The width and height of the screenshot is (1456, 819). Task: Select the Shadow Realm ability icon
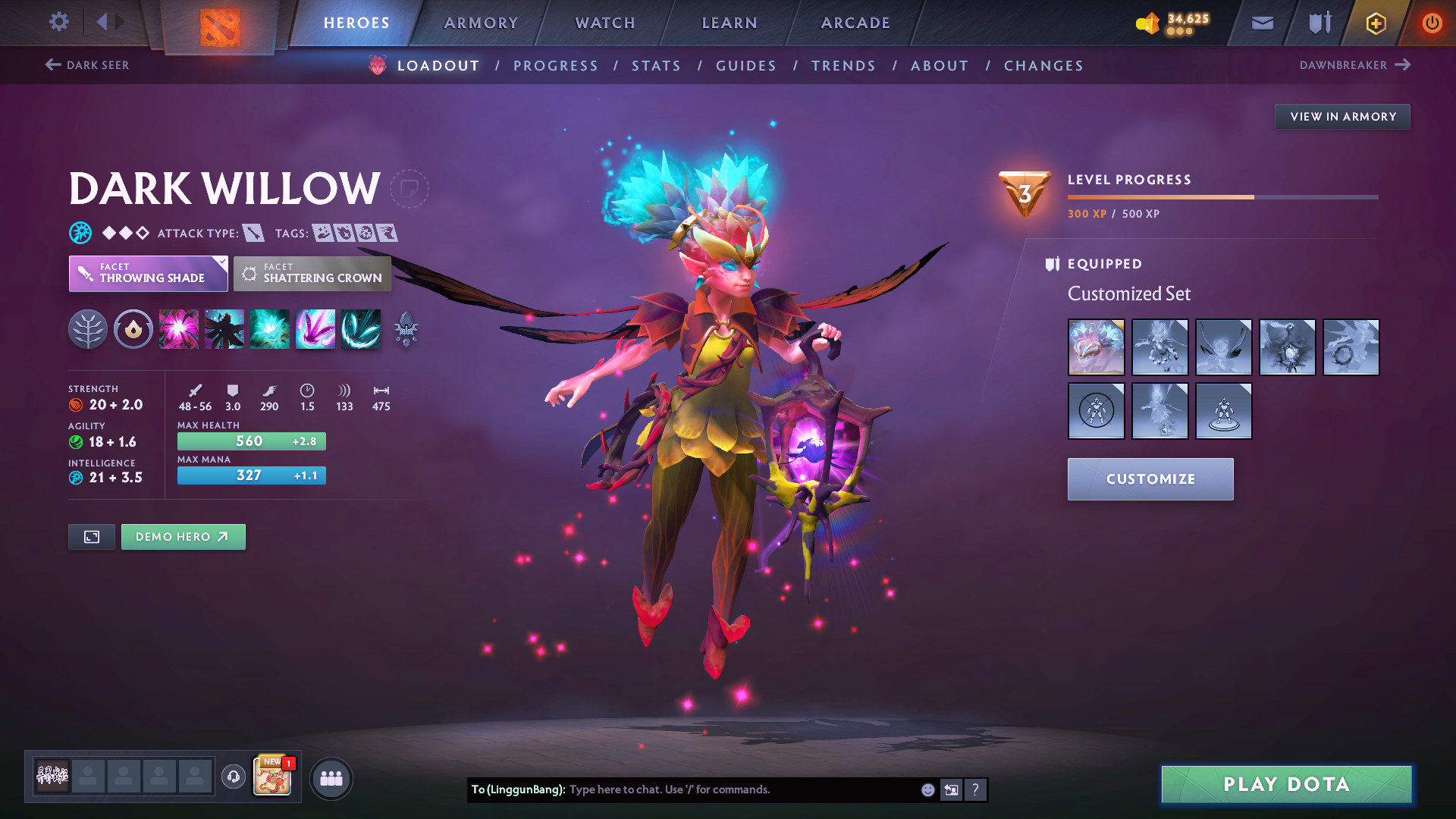pyautogui.click(x=224, y=328)
